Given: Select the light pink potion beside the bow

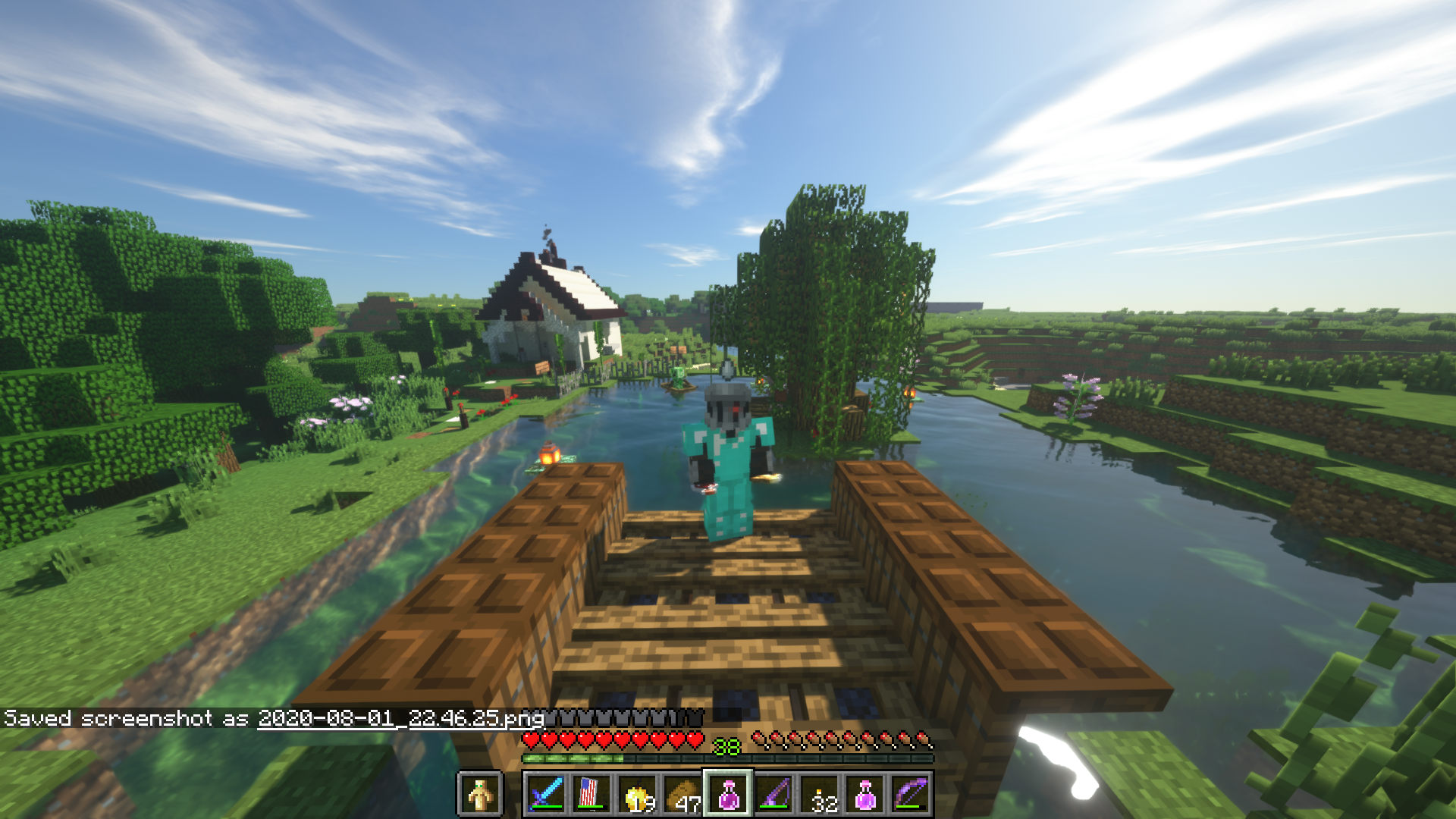Looking at the screenshot, I should (x=865, y=794).
